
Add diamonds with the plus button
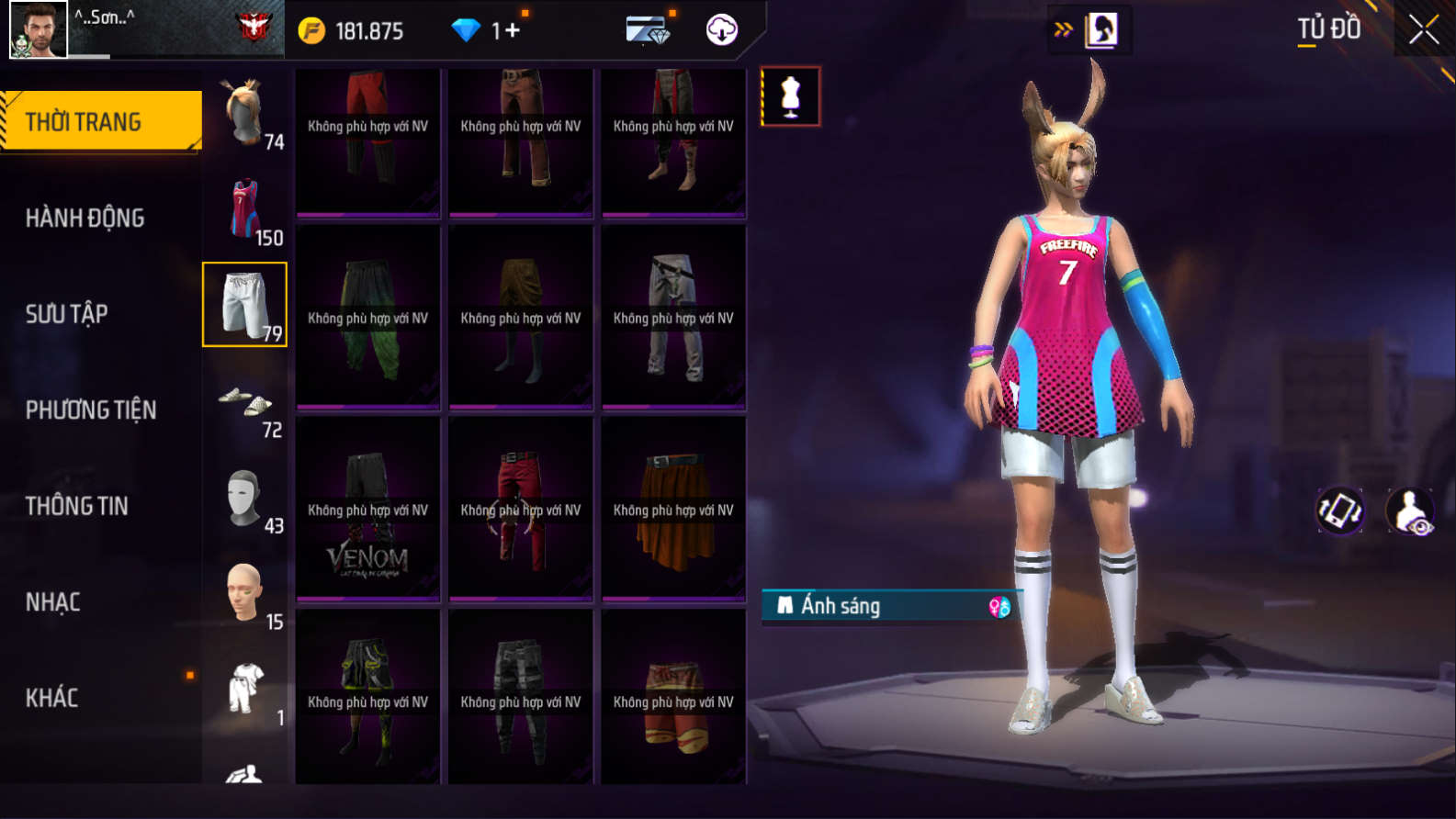point(511,31)
